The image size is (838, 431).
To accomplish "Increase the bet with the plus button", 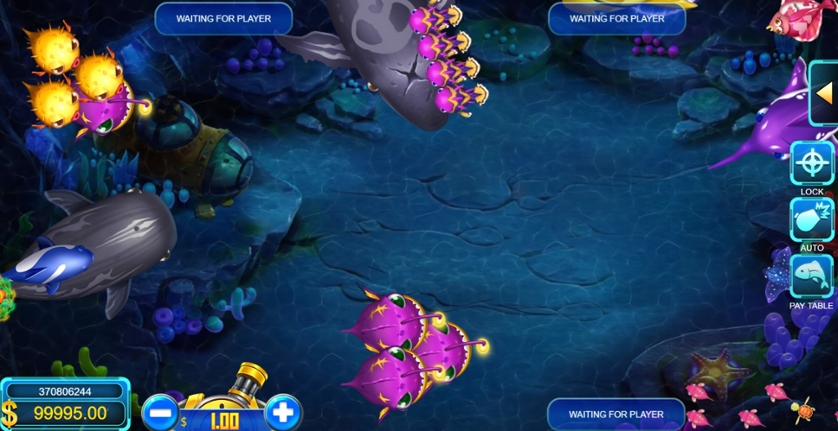I will coord(283,412).
